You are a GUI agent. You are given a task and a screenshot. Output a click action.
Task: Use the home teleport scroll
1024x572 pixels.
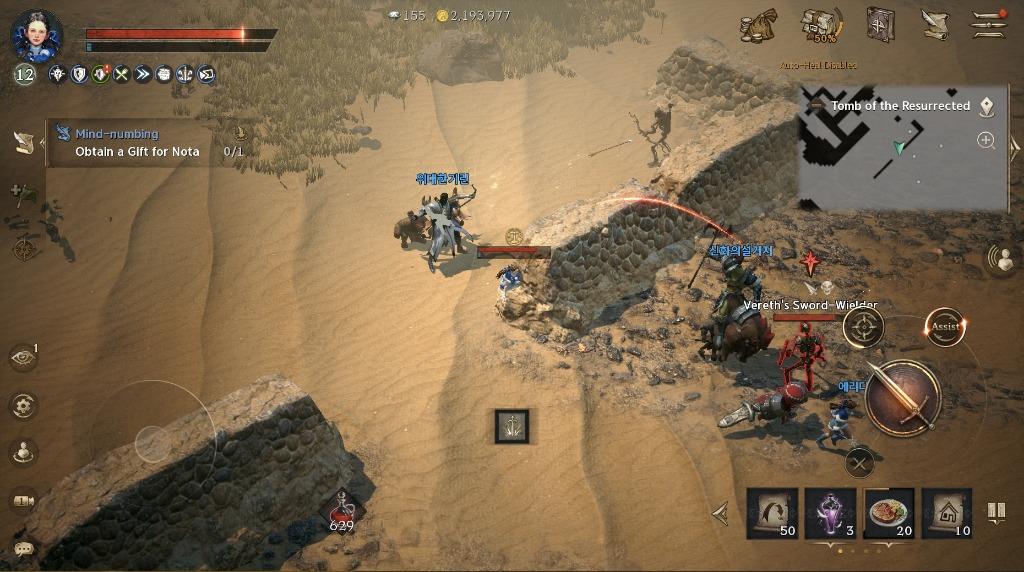tap(947, 513)
